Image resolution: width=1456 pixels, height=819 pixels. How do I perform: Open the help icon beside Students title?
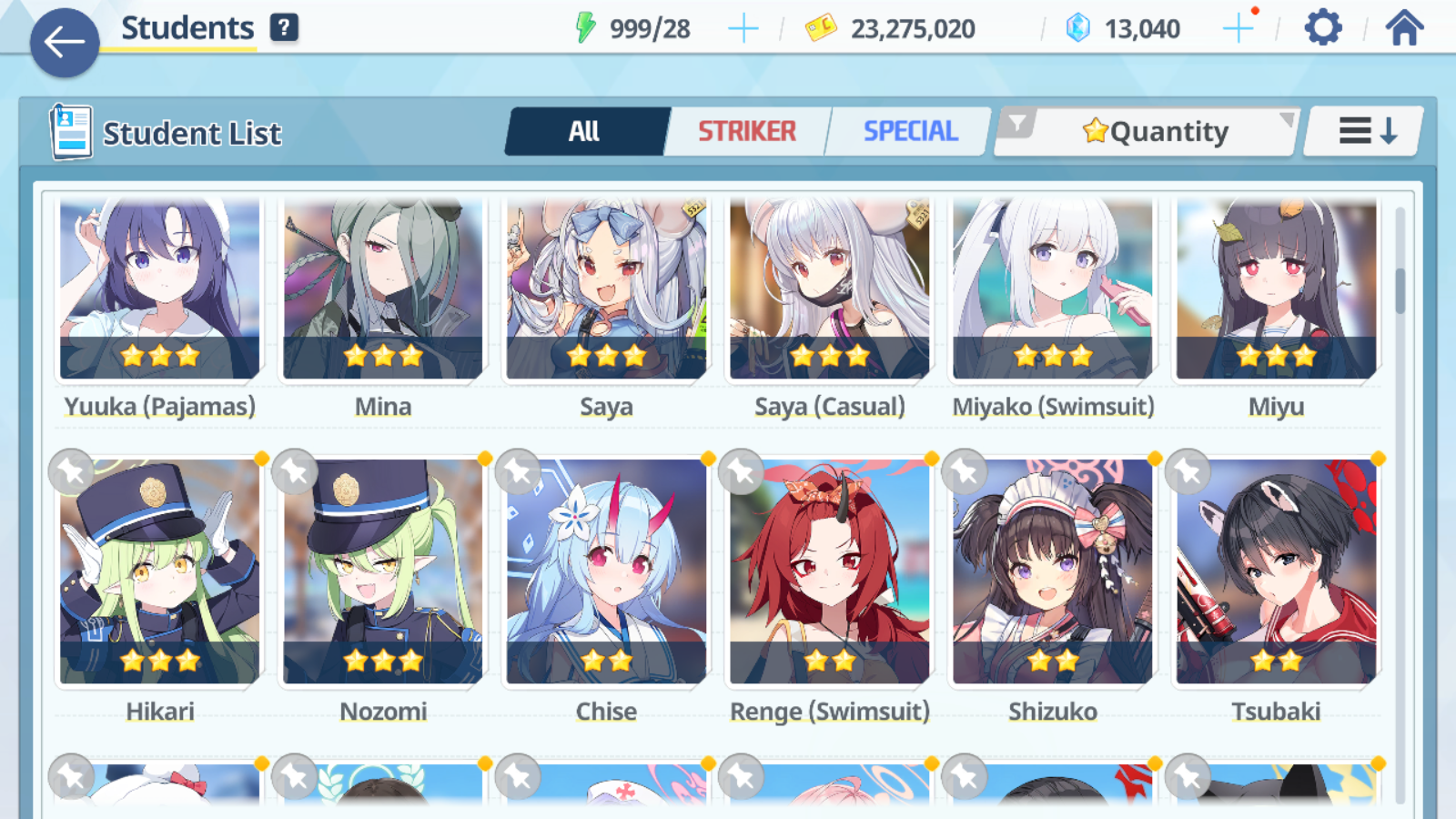coord(285,27)
